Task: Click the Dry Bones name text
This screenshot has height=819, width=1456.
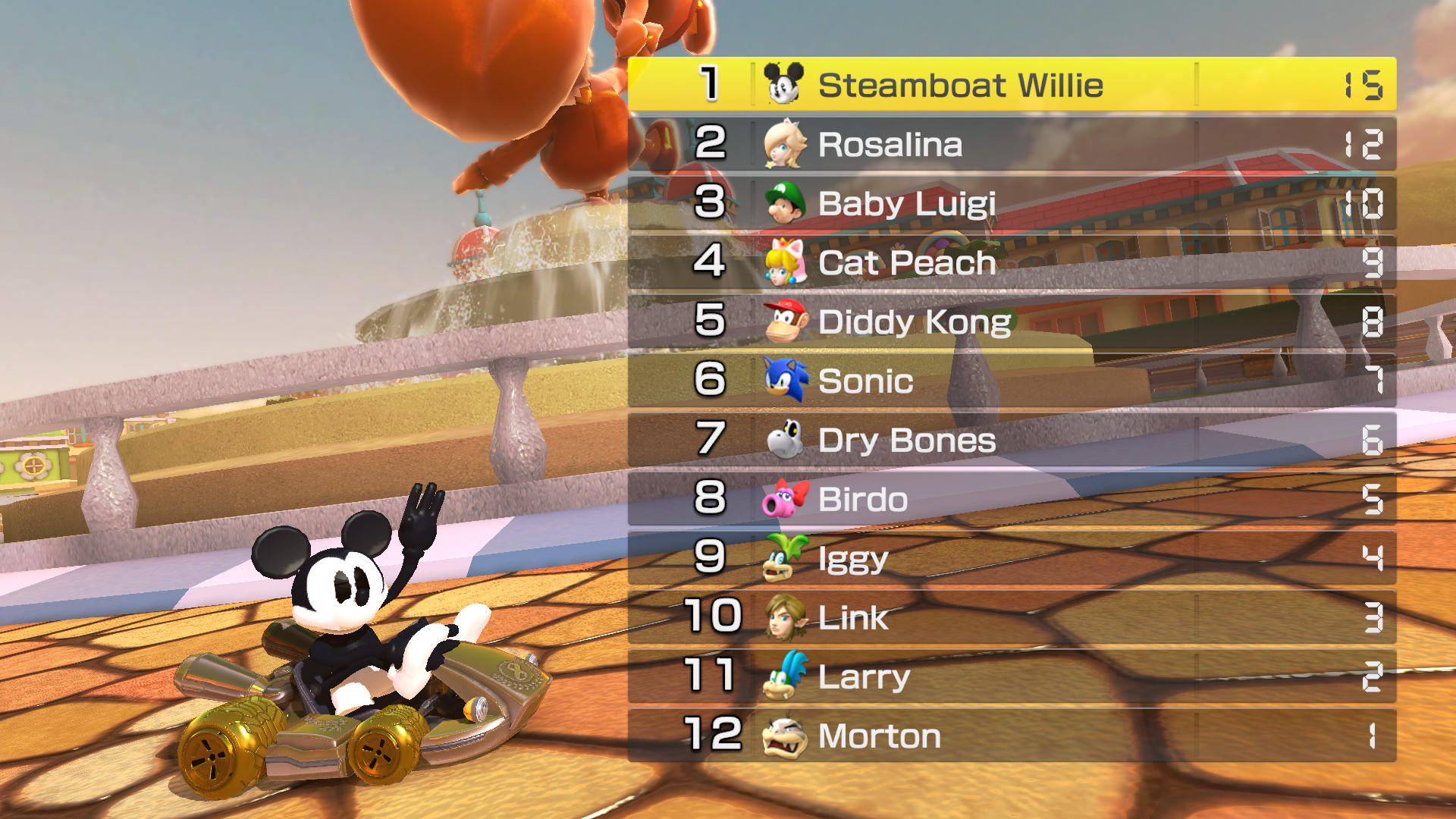Action: tap(908, 440)
